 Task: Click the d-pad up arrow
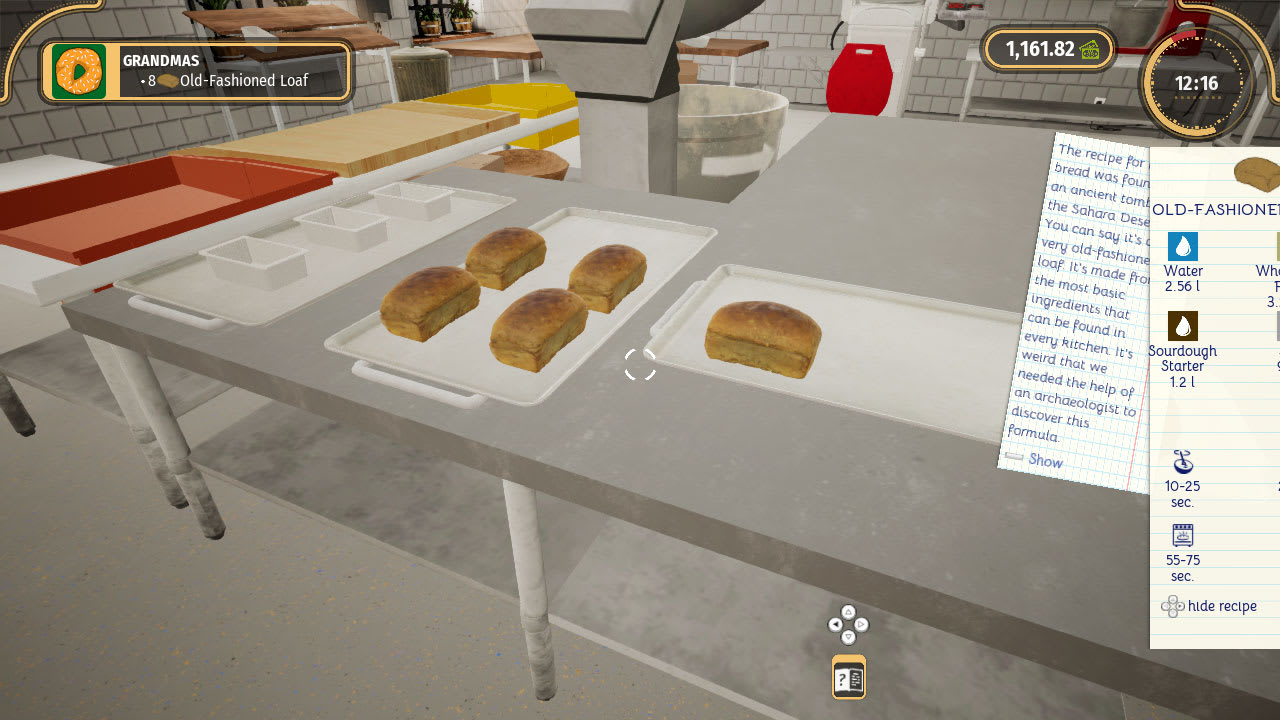click(848, 612)
